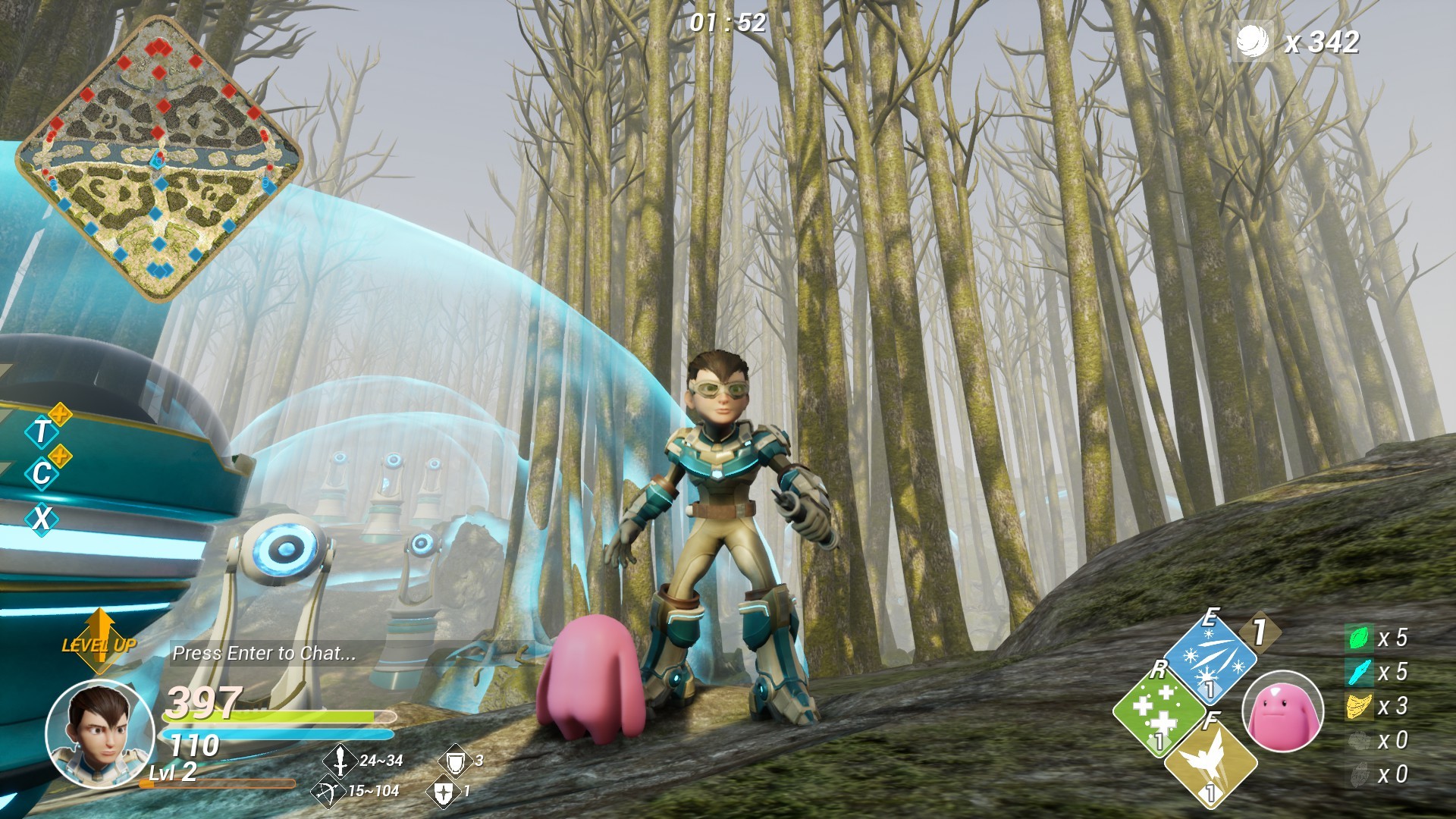The height and width of the screenshot is (819, 1456).
Task: Select the X diamond icon
Action: 42,519
